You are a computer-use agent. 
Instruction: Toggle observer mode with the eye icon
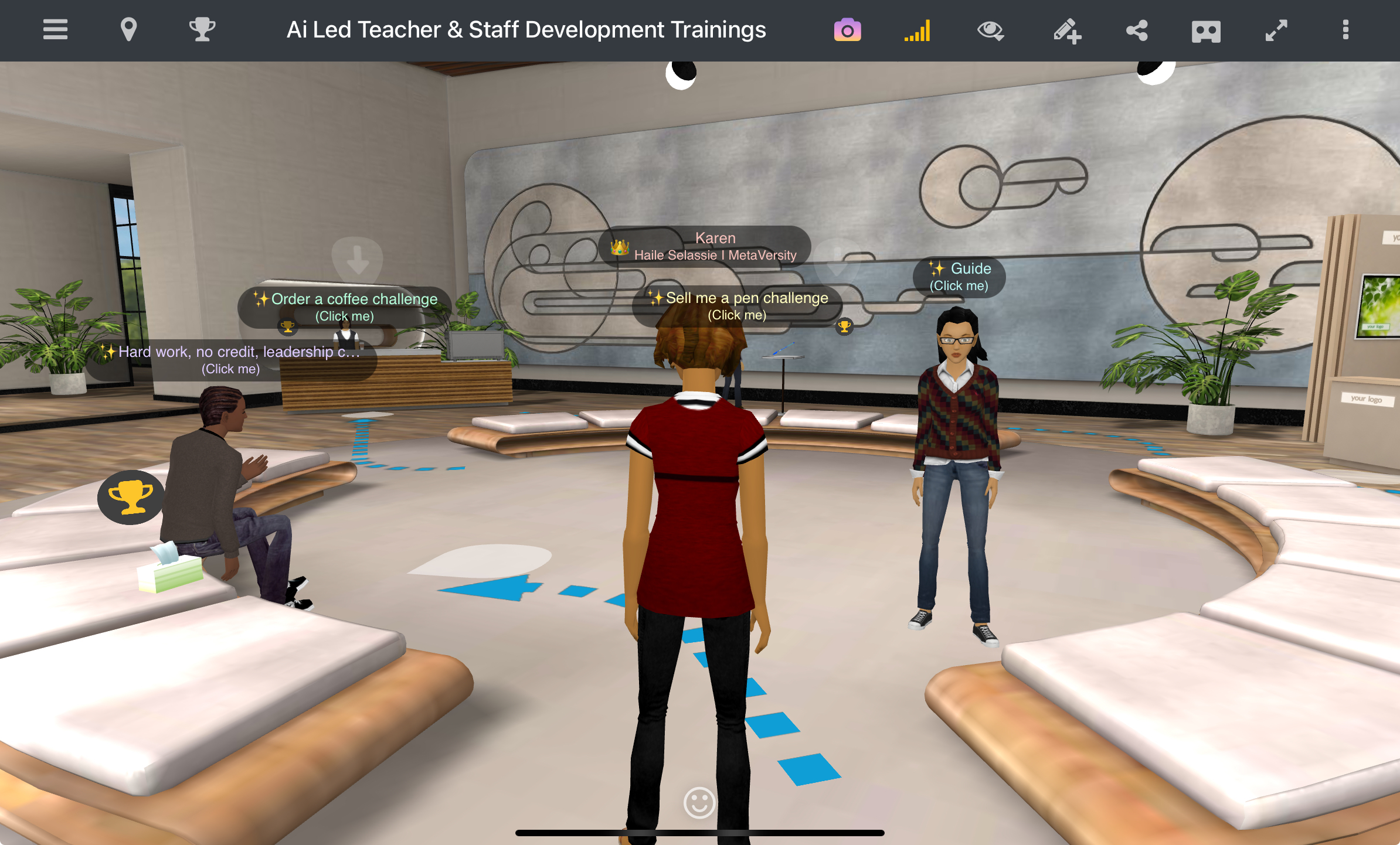991,30
